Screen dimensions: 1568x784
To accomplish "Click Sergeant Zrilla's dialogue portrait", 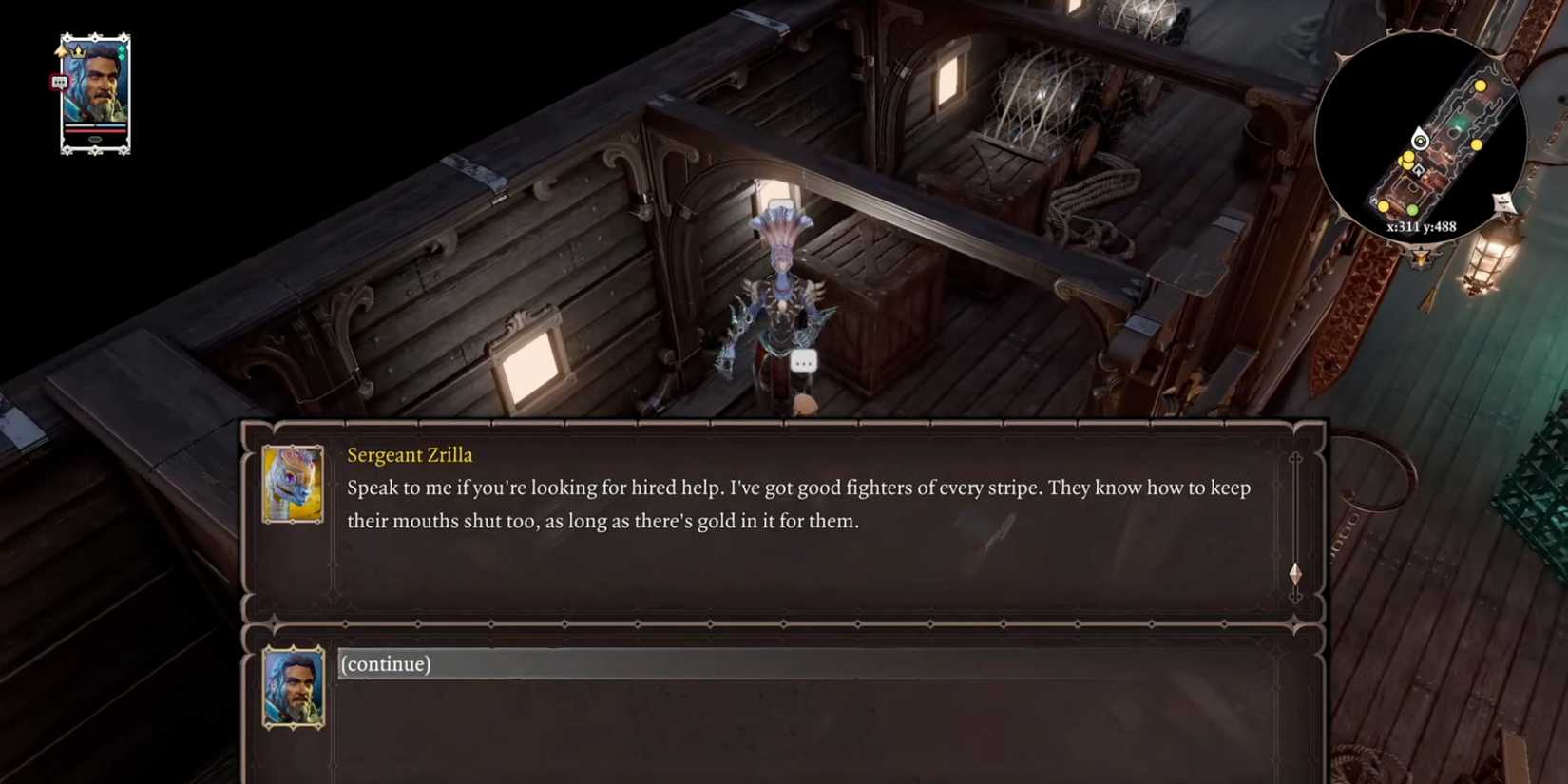I will tap(293, 481).
